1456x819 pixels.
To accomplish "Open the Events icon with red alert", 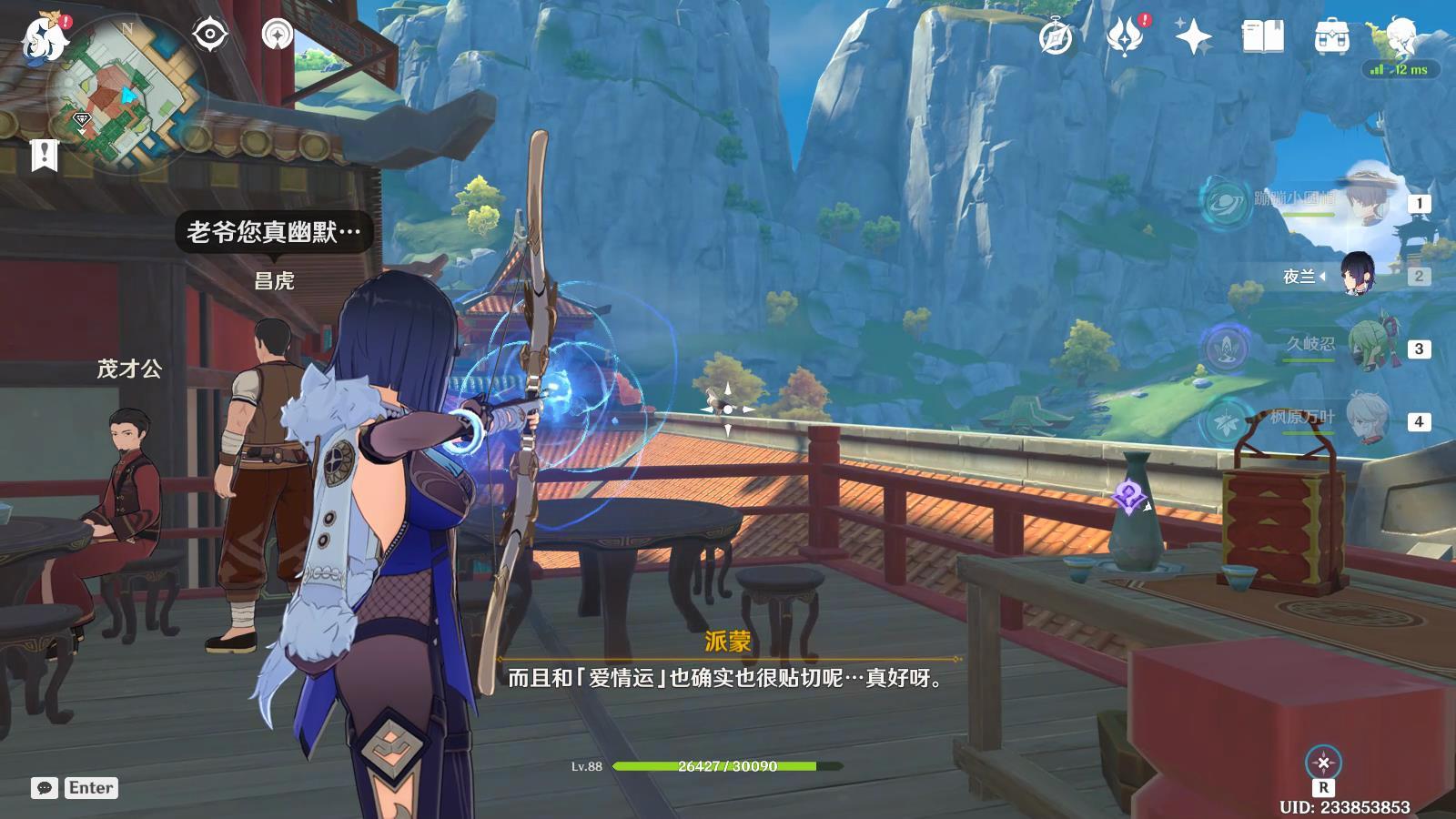I will click(1126, 37).
